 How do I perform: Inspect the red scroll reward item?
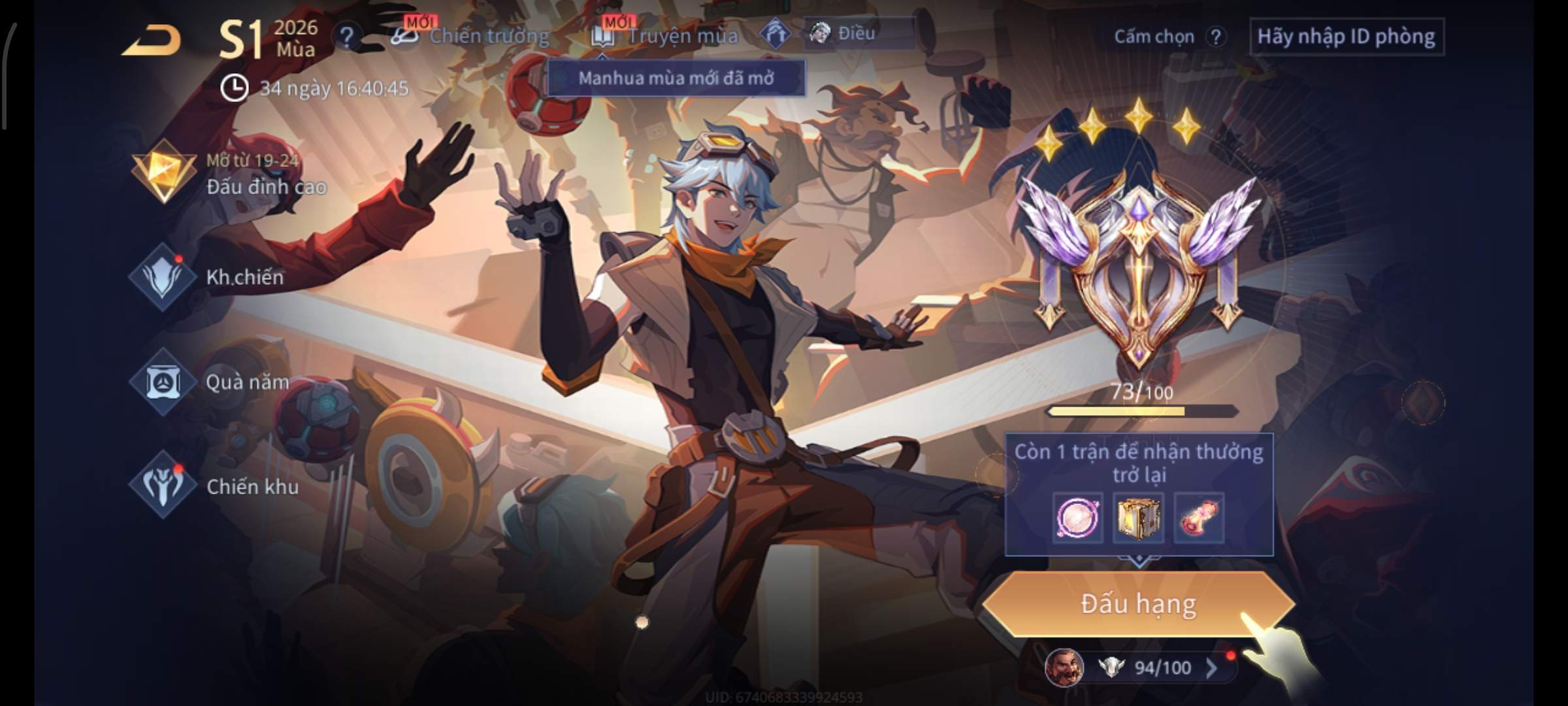coord(1198,518)
